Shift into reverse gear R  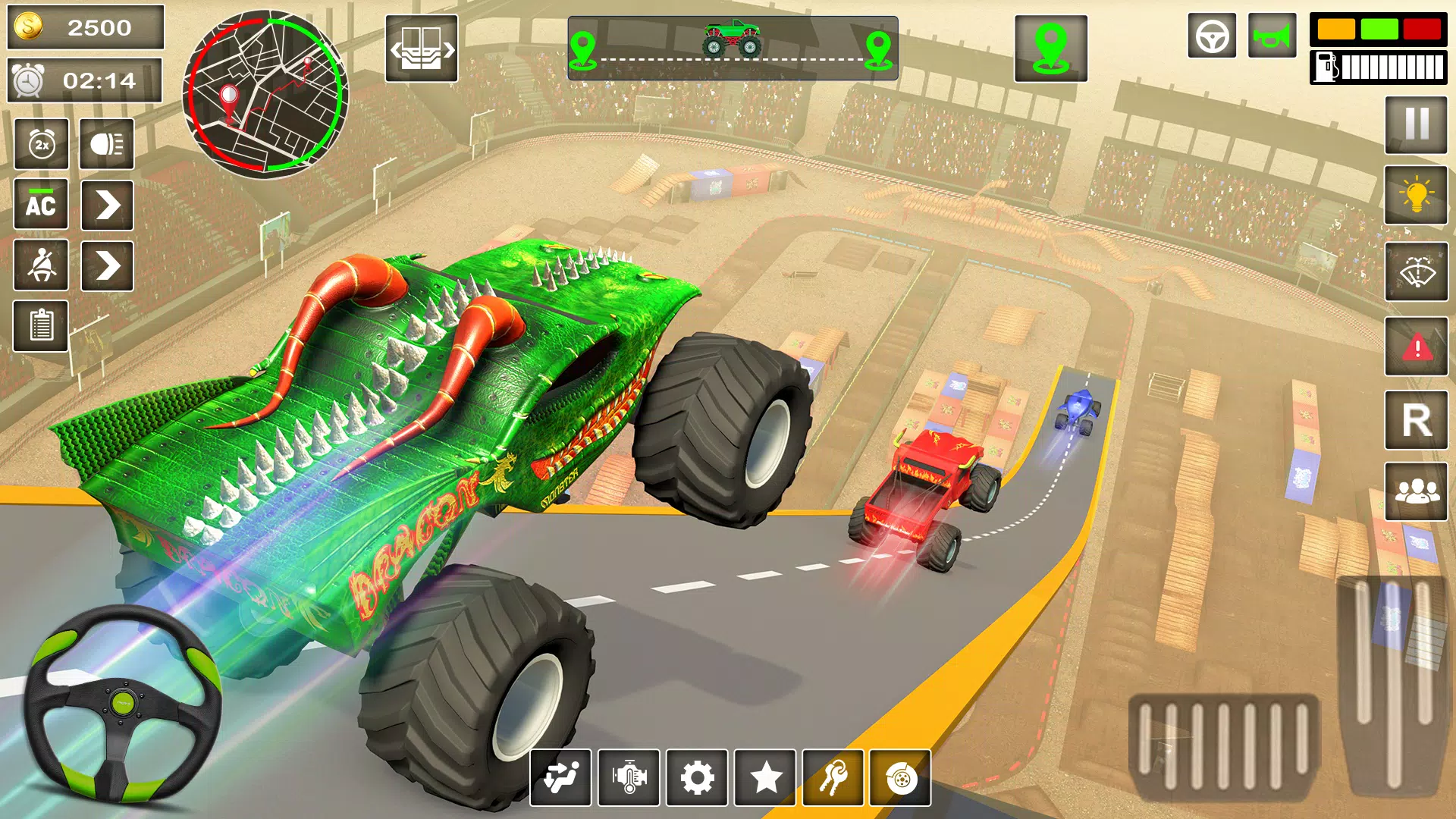coord(1416,420)
